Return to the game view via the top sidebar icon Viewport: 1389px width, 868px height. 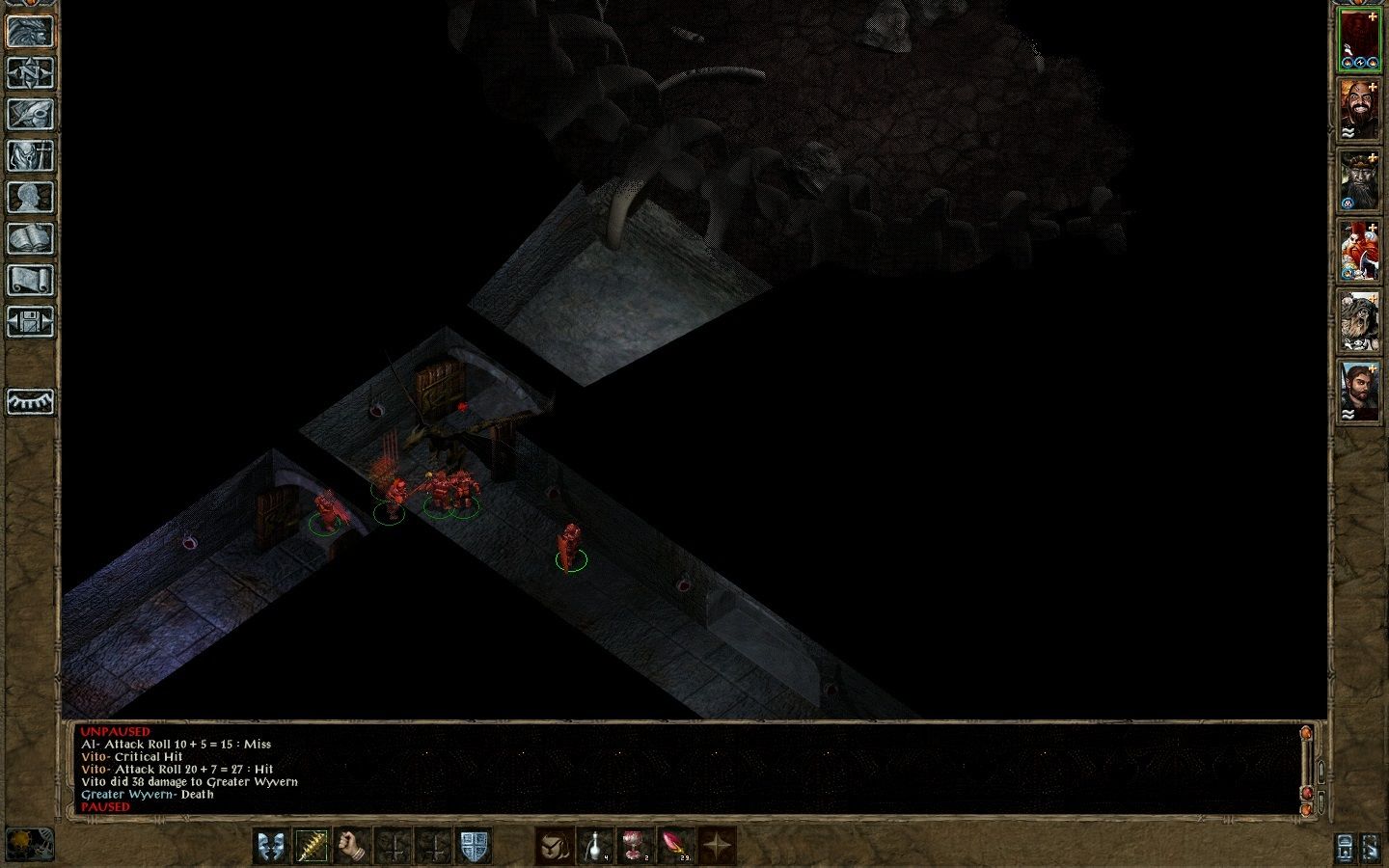pyautogui.click(x=30, y=29)
